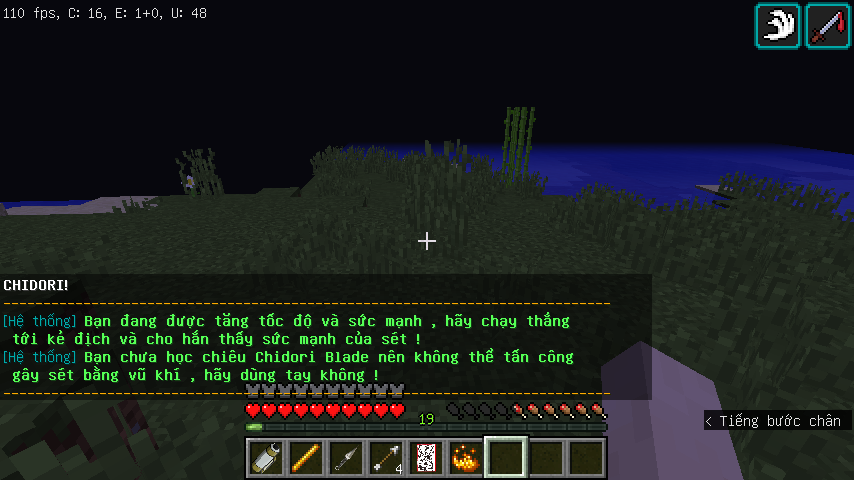Choose the fireball item slot
Viewport: 854px width, 480px height.
[465, 458]
